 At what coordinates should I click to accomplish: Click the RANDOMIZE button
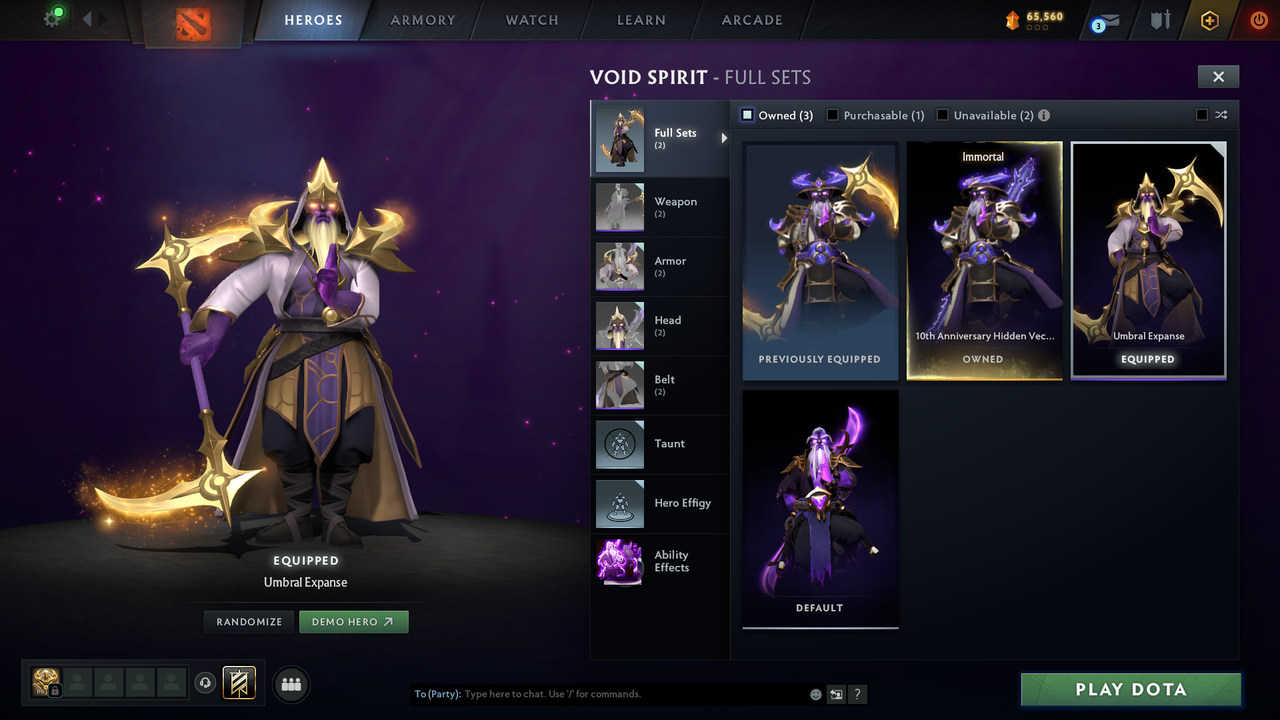coord(248,621)
